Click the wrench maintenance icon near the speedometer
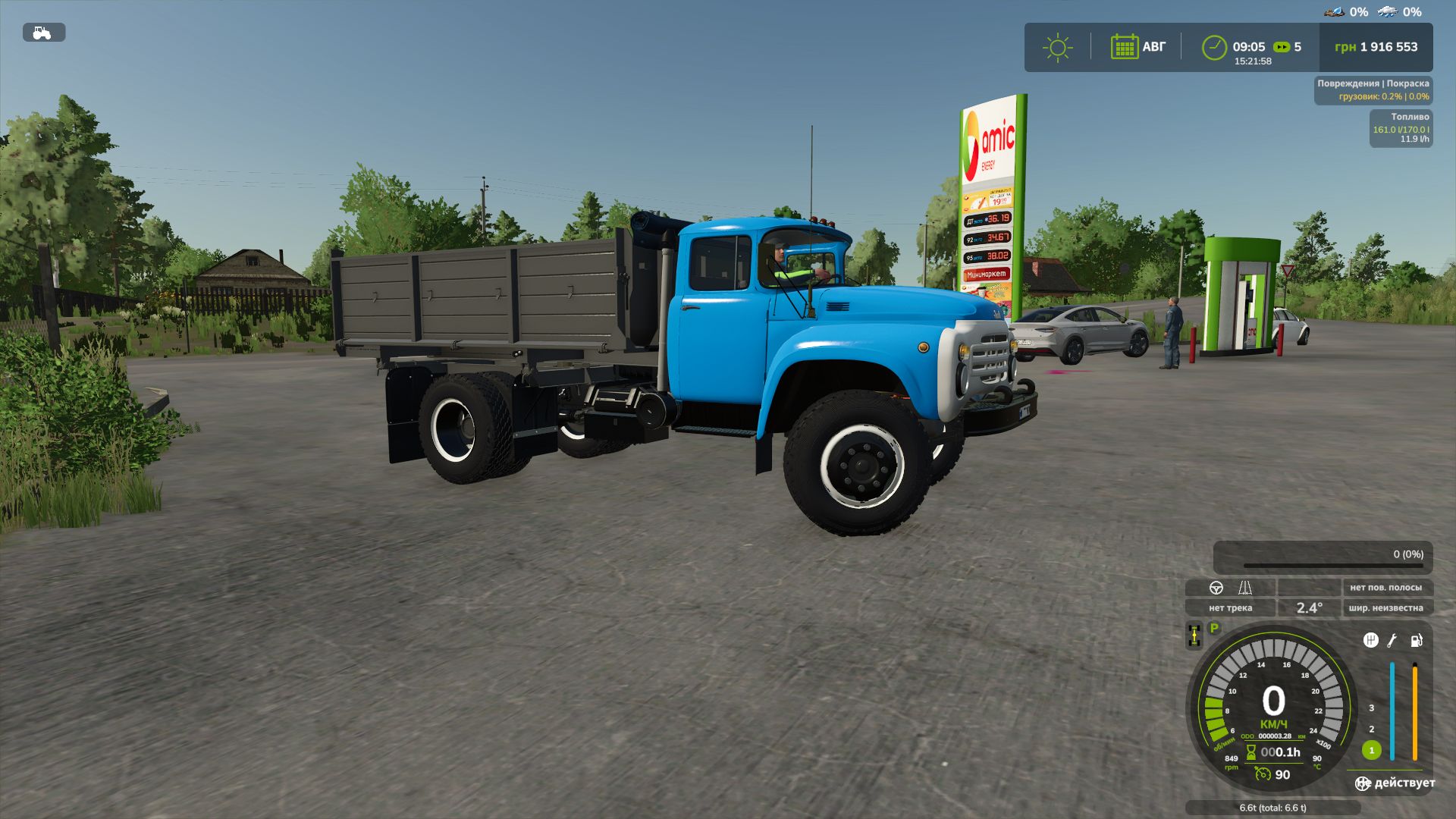The width and height of the screenshot is (1456, 819). 1393,641
